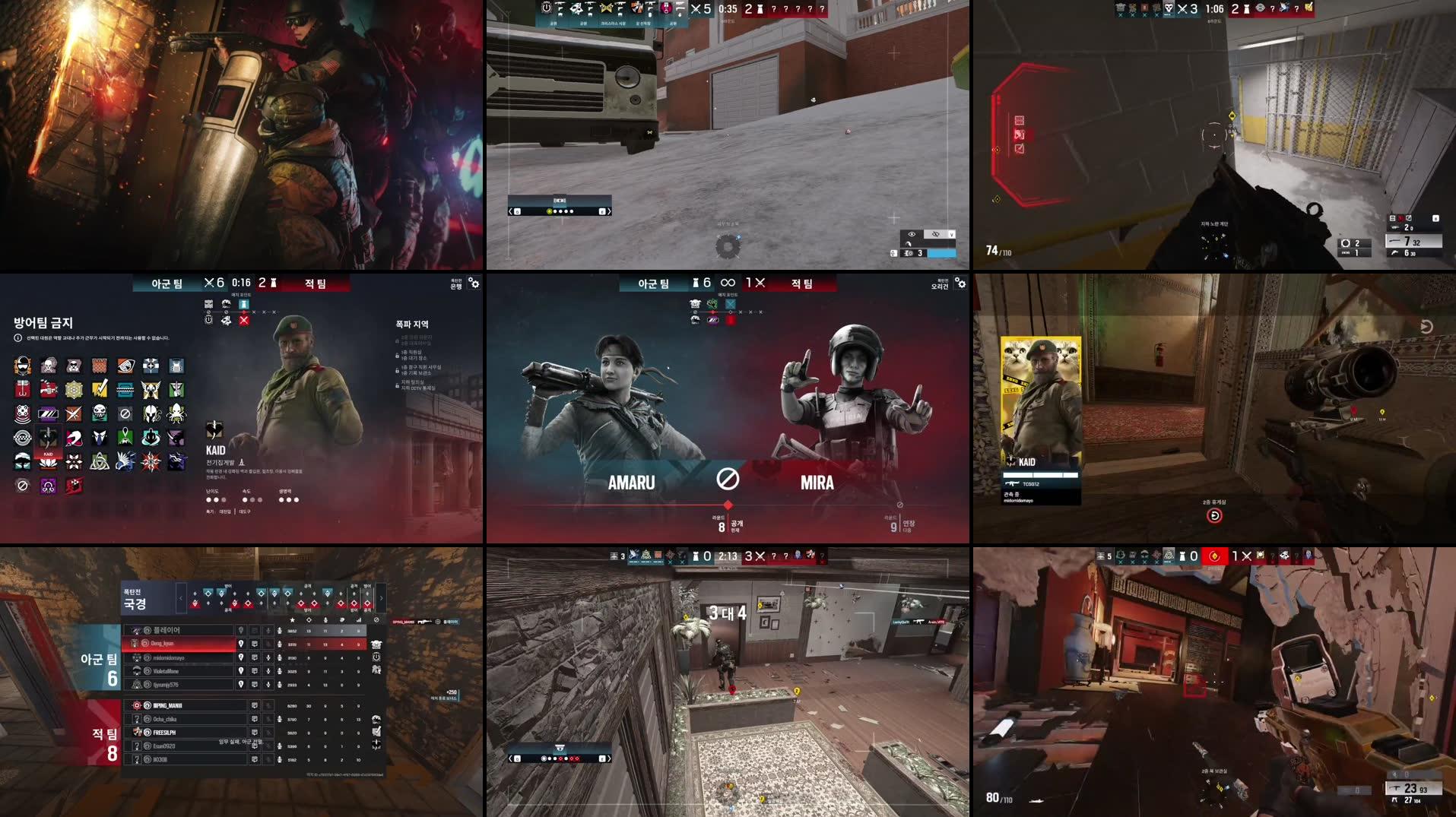Click the difficulty rating dots under Kaid's description

click(x=217, y=500)
